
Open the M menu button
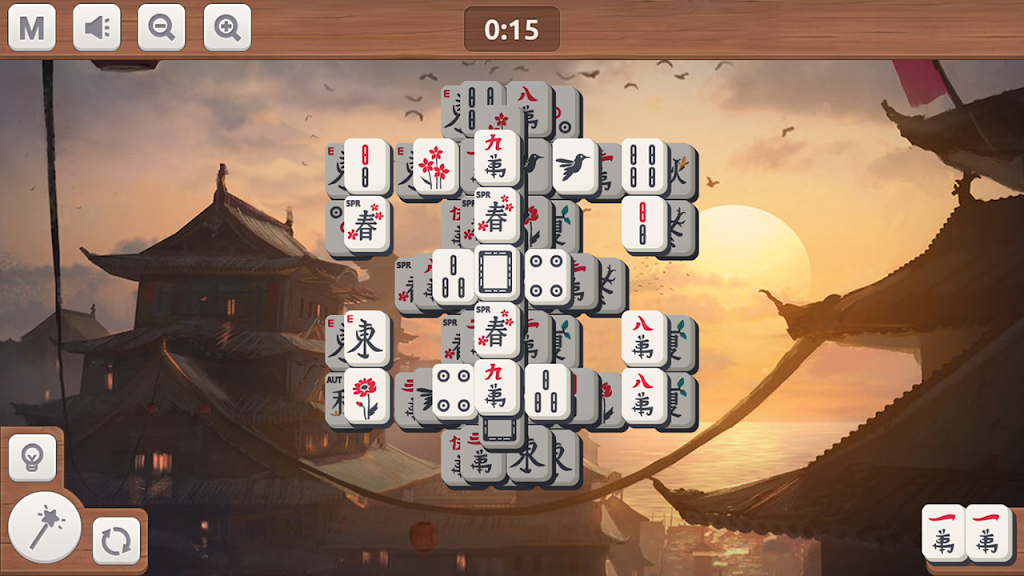[32, 28]
